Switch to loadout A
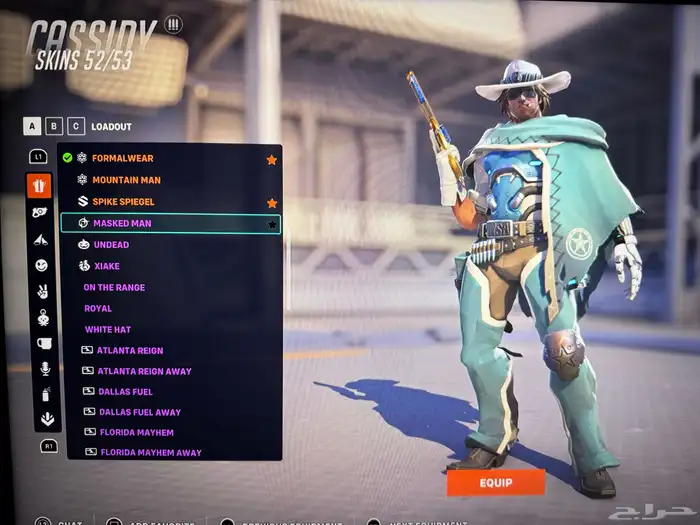700x525 pixels. click(x=33, y=126)
